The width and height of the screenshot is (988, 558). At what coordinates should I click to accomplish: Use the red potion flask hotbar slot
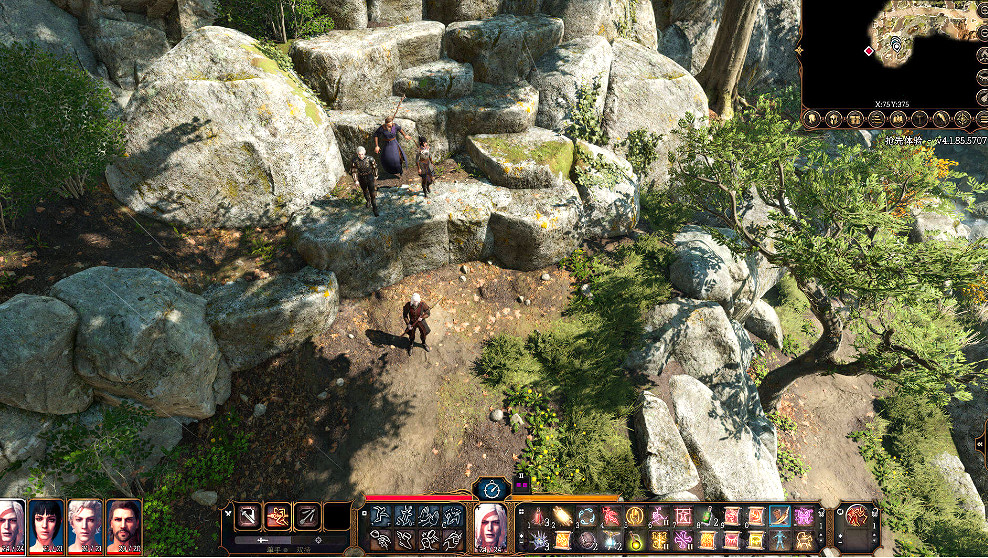pos(539,516)
